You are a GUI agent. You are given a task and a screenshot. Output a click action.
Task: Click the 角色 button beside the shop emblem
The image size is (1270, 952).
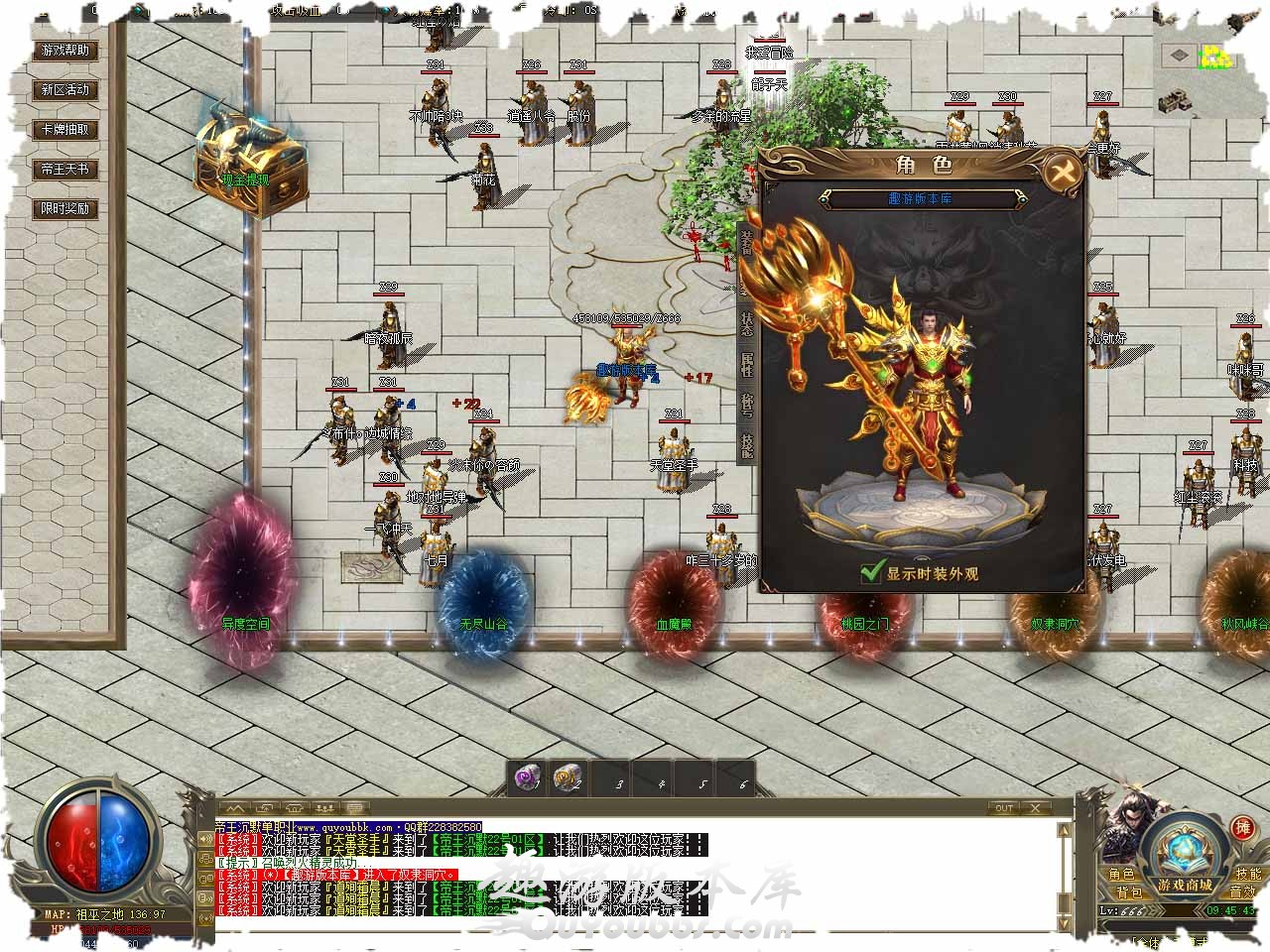click(1121, 874)
